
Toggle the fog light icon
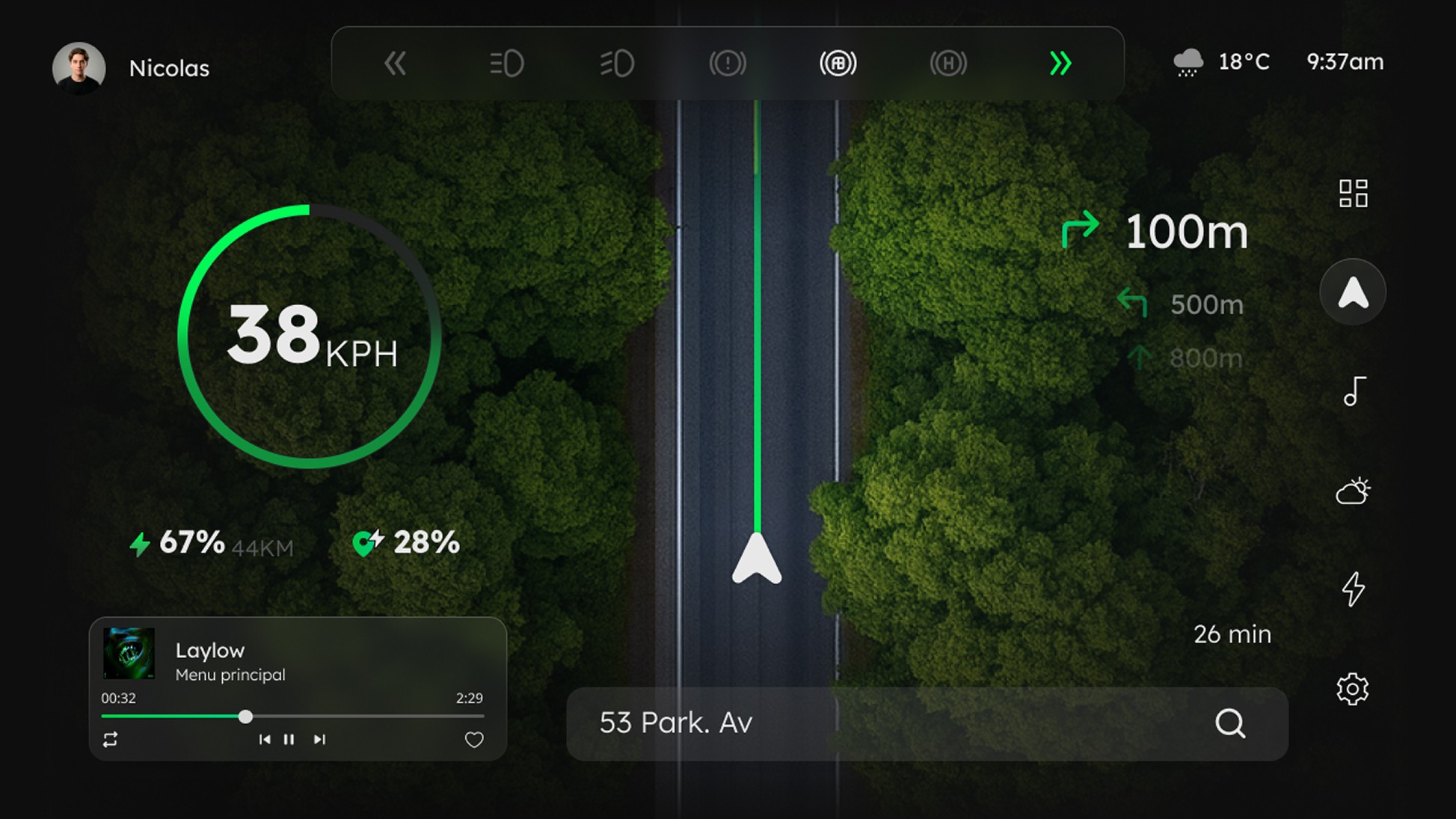point(617,64)
